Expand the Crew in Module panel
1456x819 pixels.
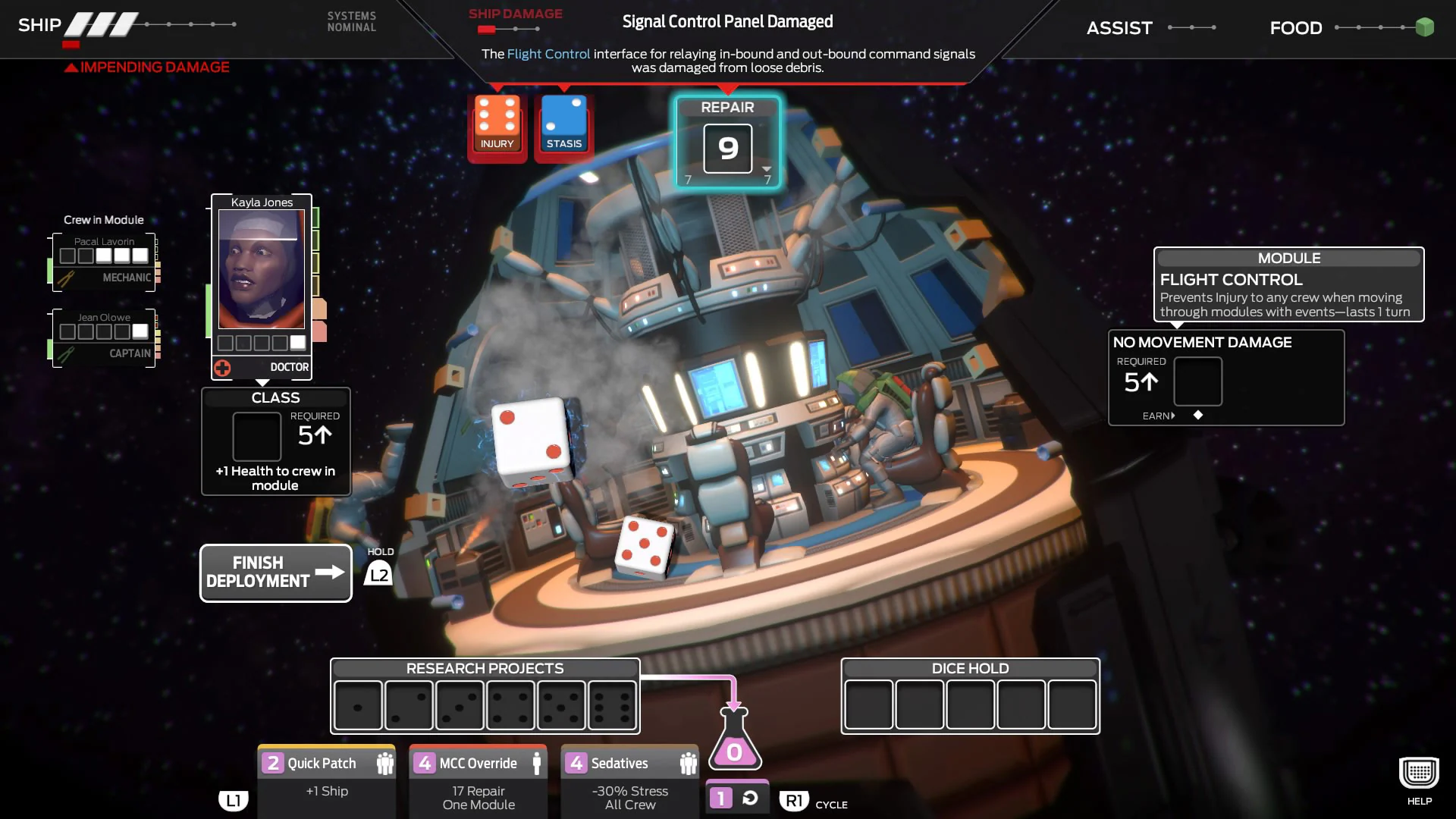(x=104, y=220)
